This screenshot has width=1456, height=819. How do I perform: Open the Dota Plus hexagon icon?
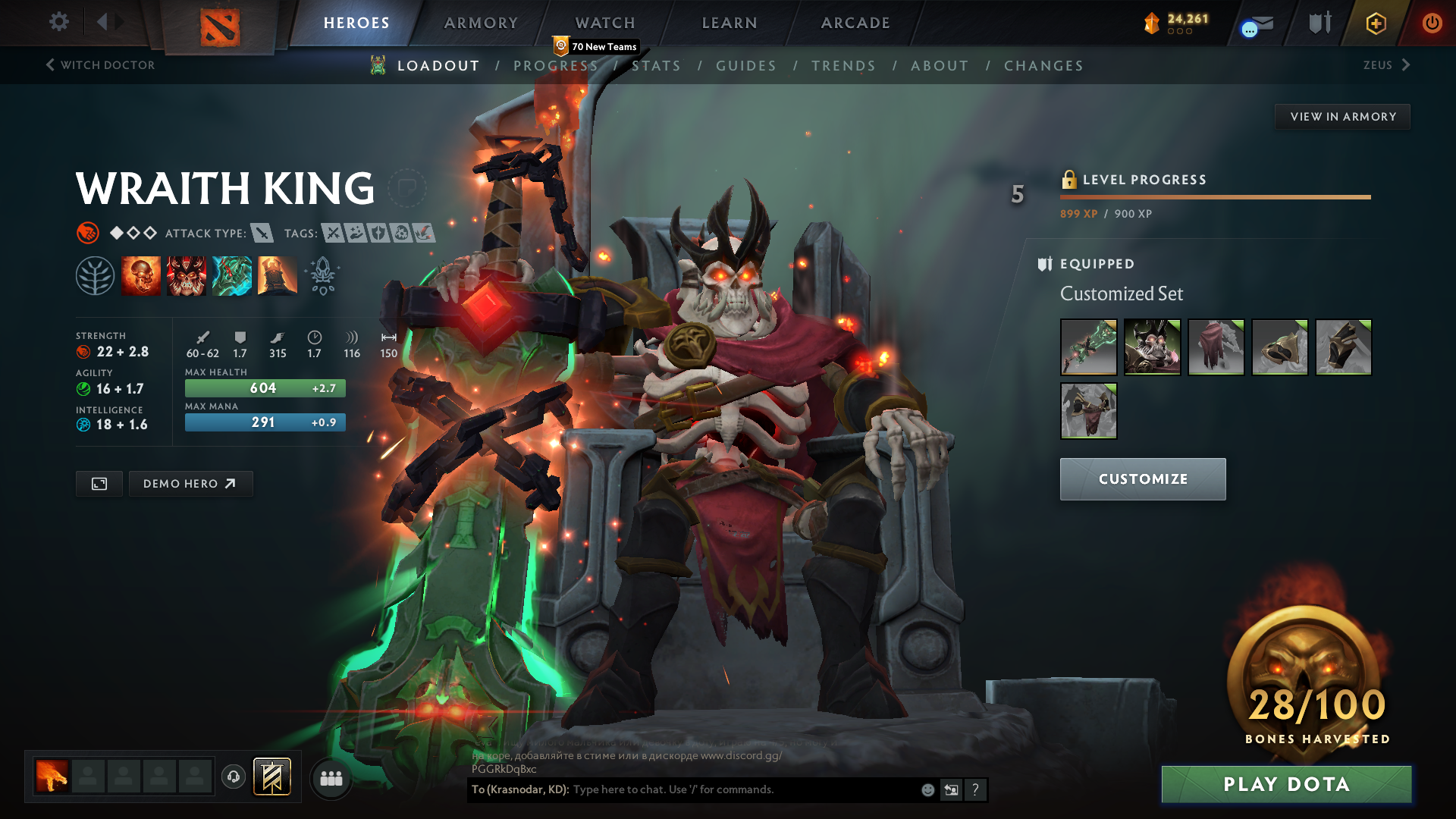click(1375, 23)
